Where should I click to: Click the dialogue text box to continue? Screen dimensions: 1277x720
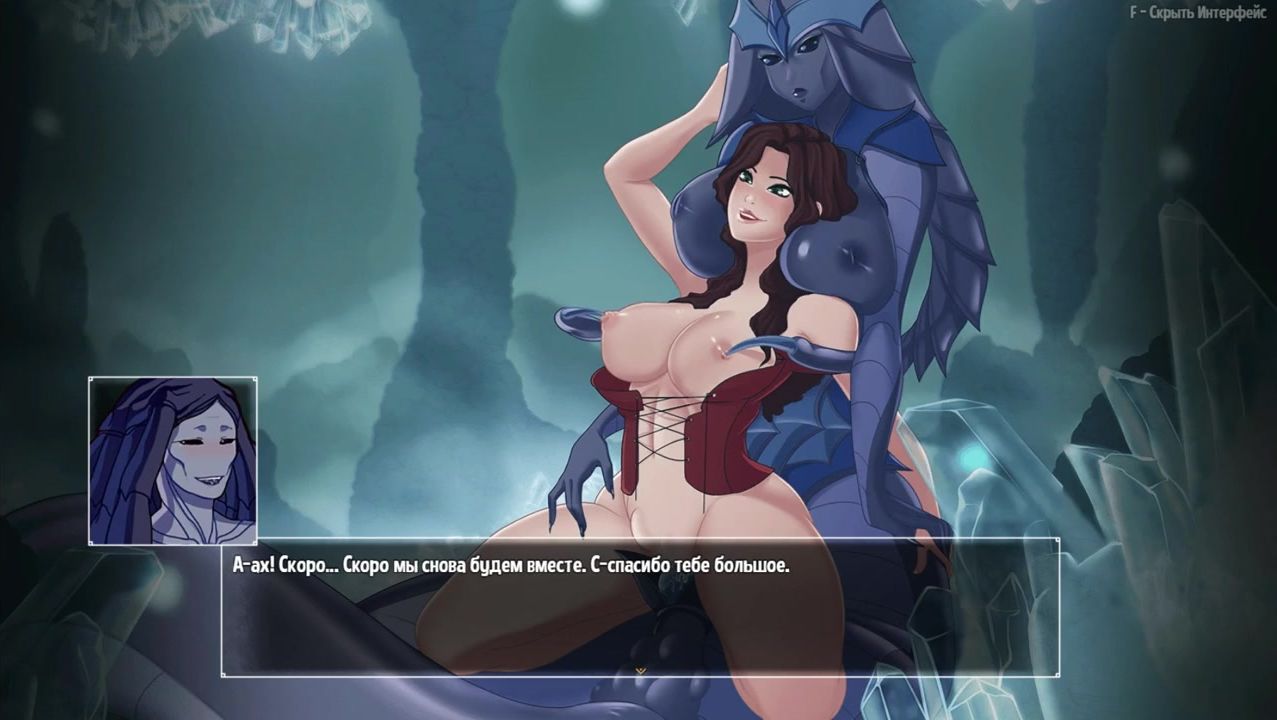pos(639,607)
